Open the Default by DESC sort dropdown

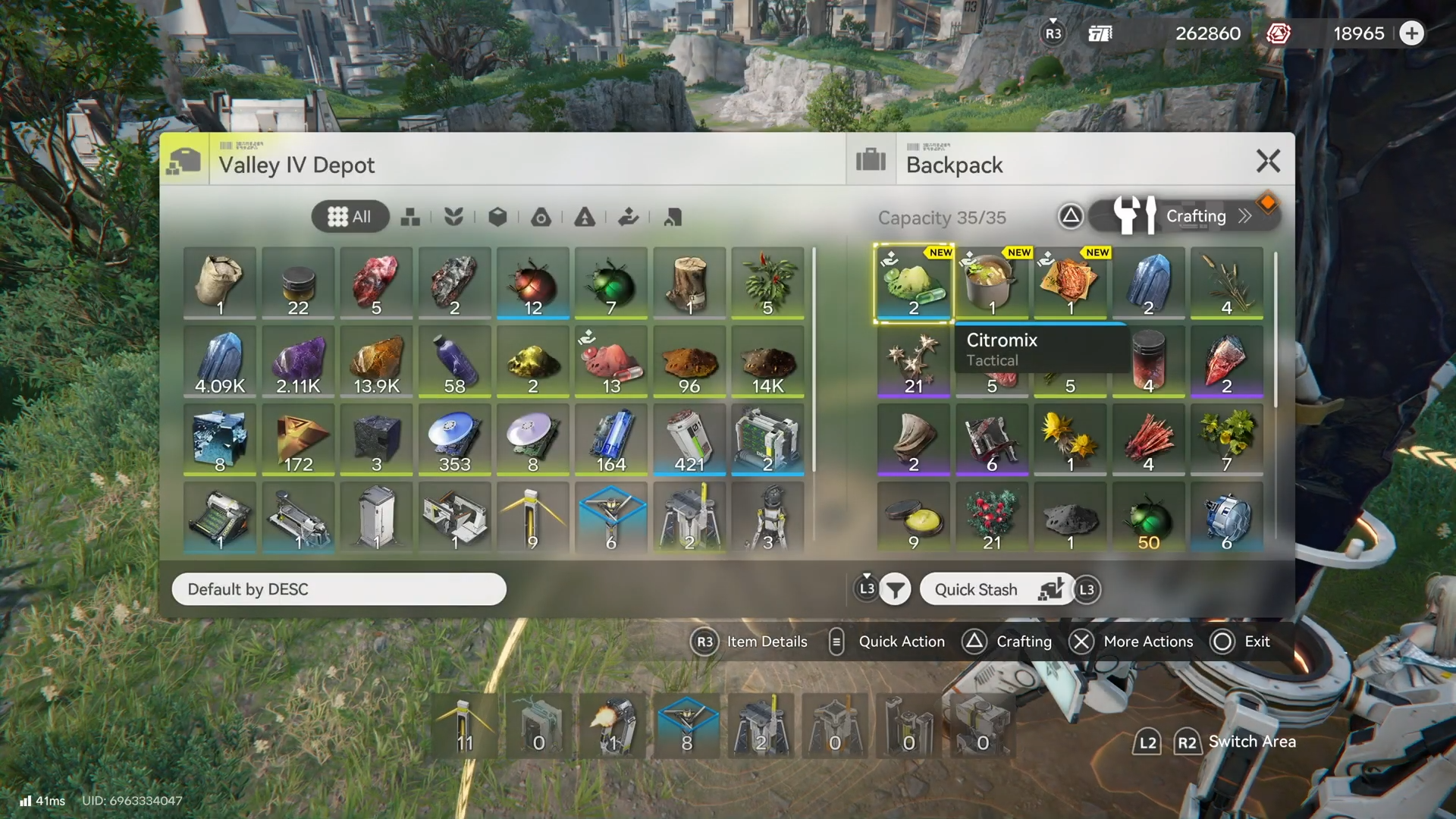tap(338, 589)
